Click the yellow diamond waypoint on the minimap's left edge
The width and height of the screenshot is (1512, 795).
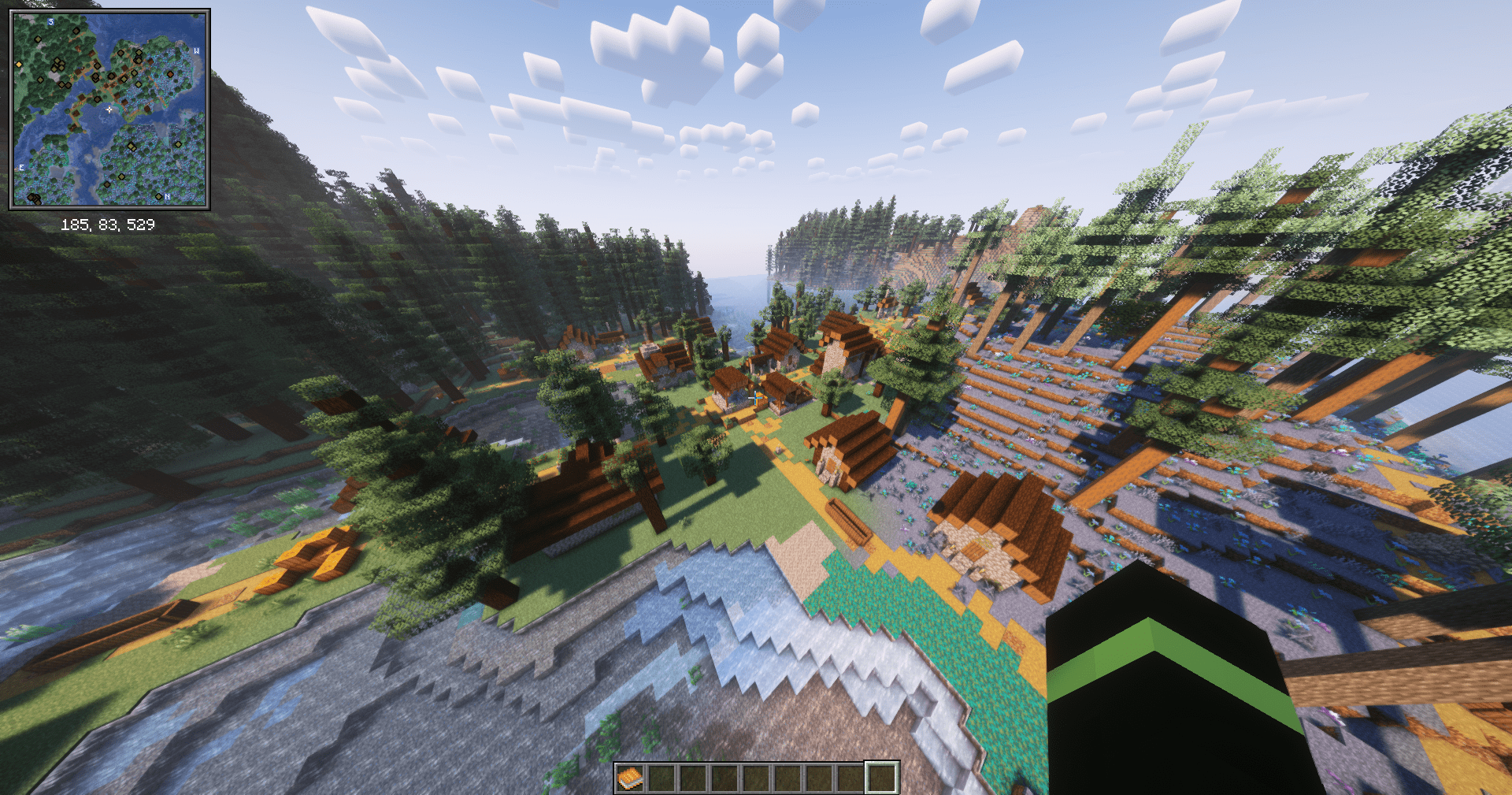coord(19,64)
